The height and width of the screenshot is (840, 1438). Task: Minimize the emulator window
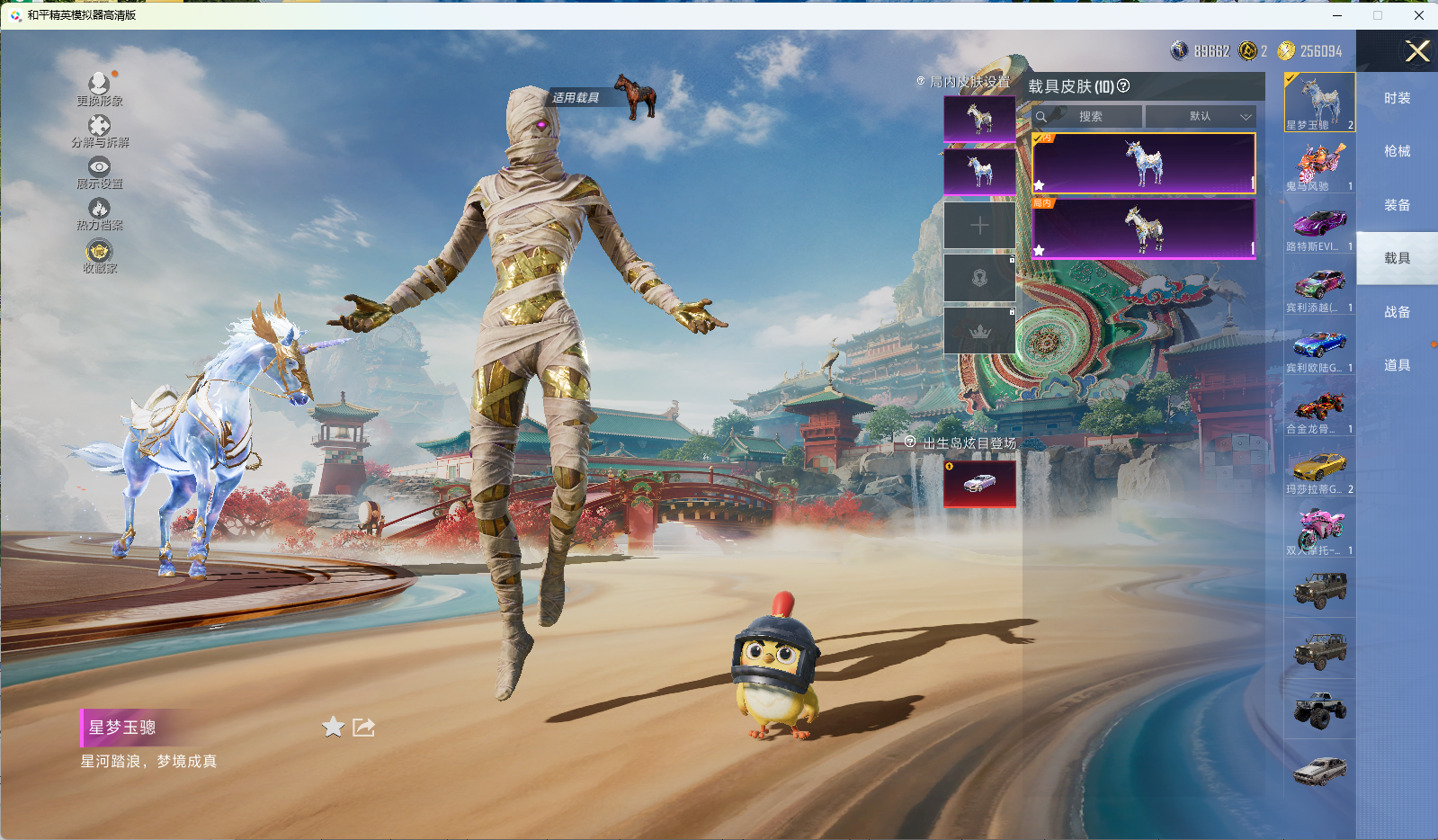1337,15
